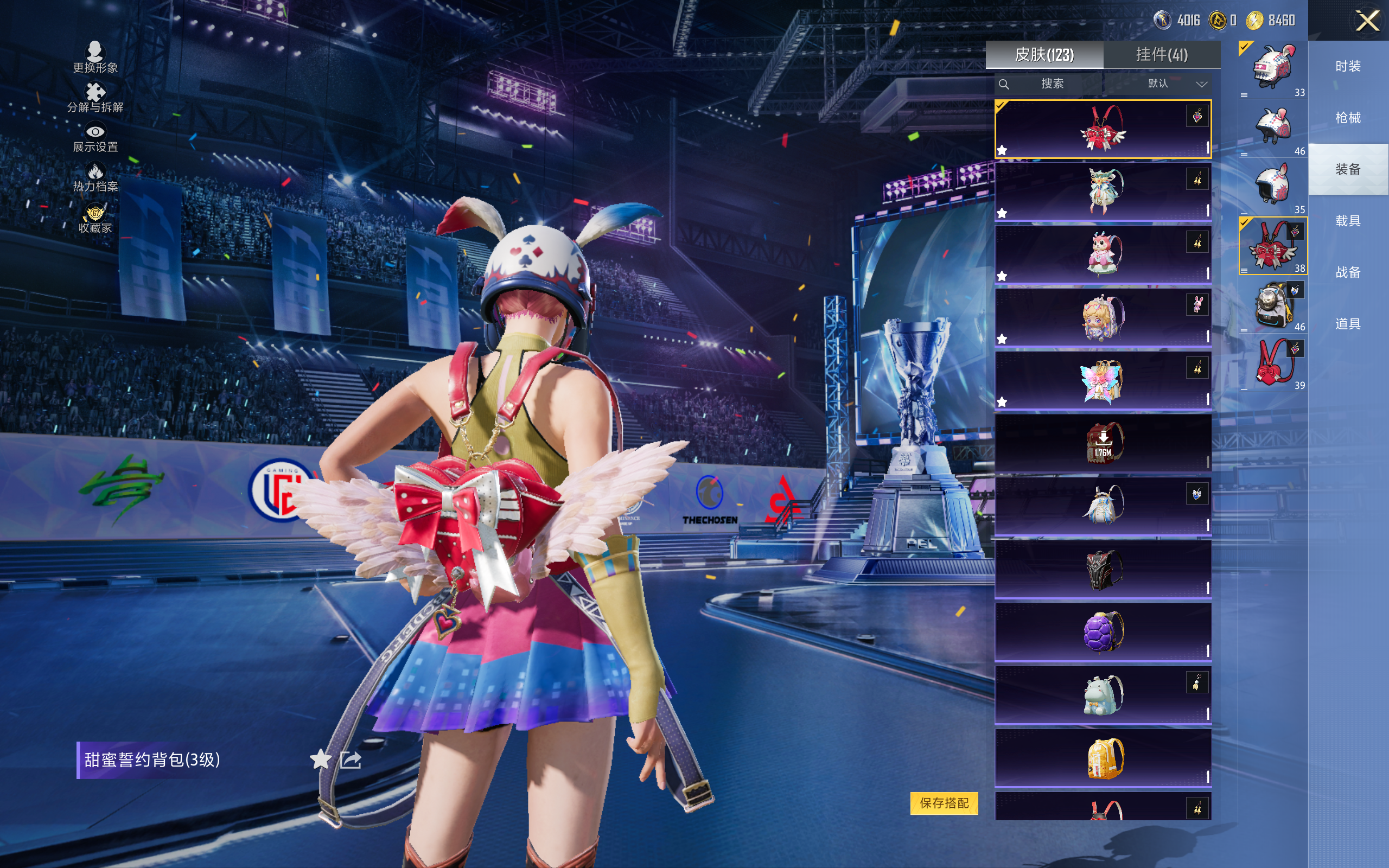Open 分解与拆解 option
This screenshot has width=1389, height=868.
(95, 98)
